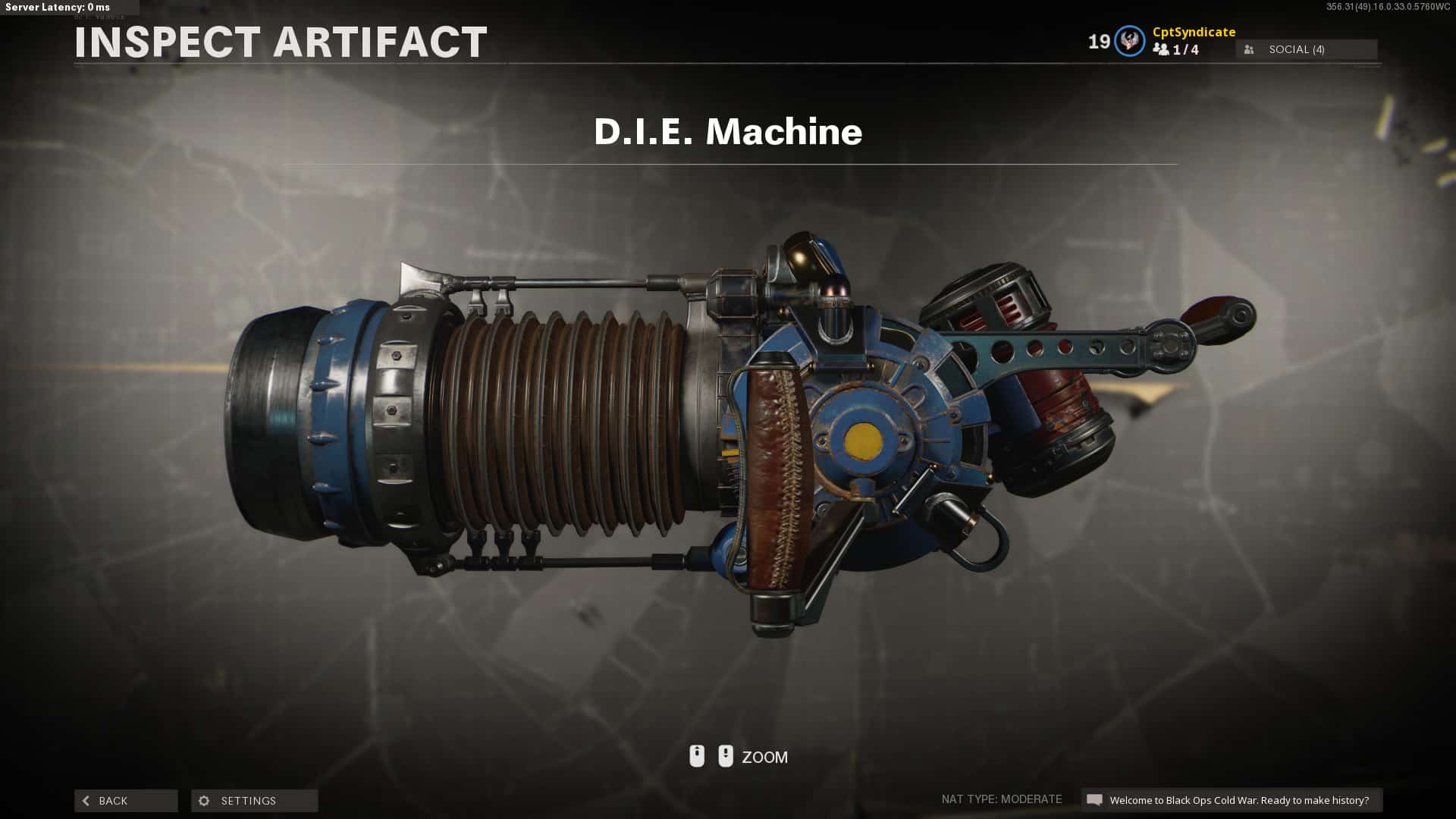Go back with the Back button
Viewport: 1456px width, 819px height.
click(x=126, y=801)
